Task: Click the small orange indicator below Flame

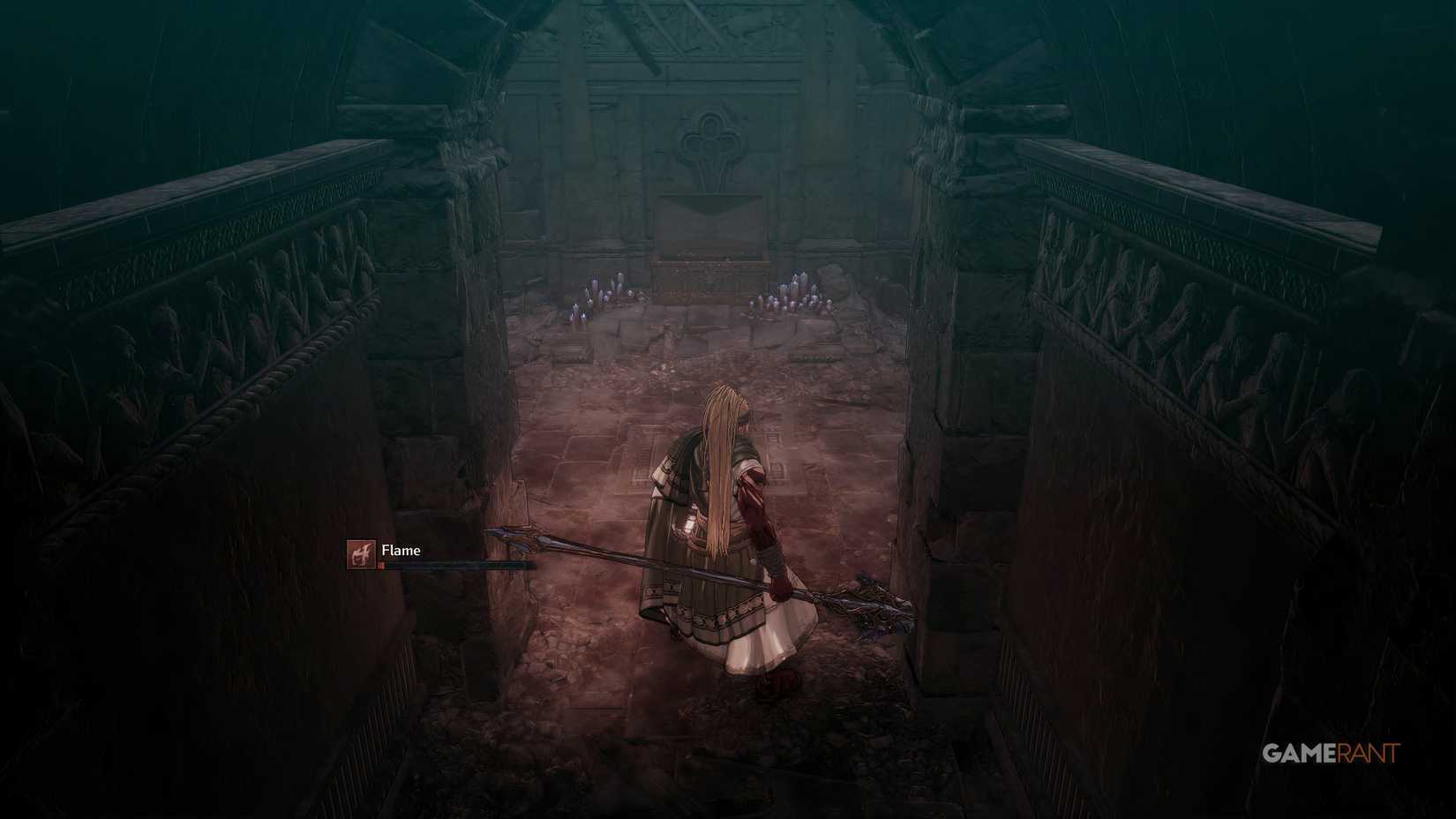Action: coord(381,566)
